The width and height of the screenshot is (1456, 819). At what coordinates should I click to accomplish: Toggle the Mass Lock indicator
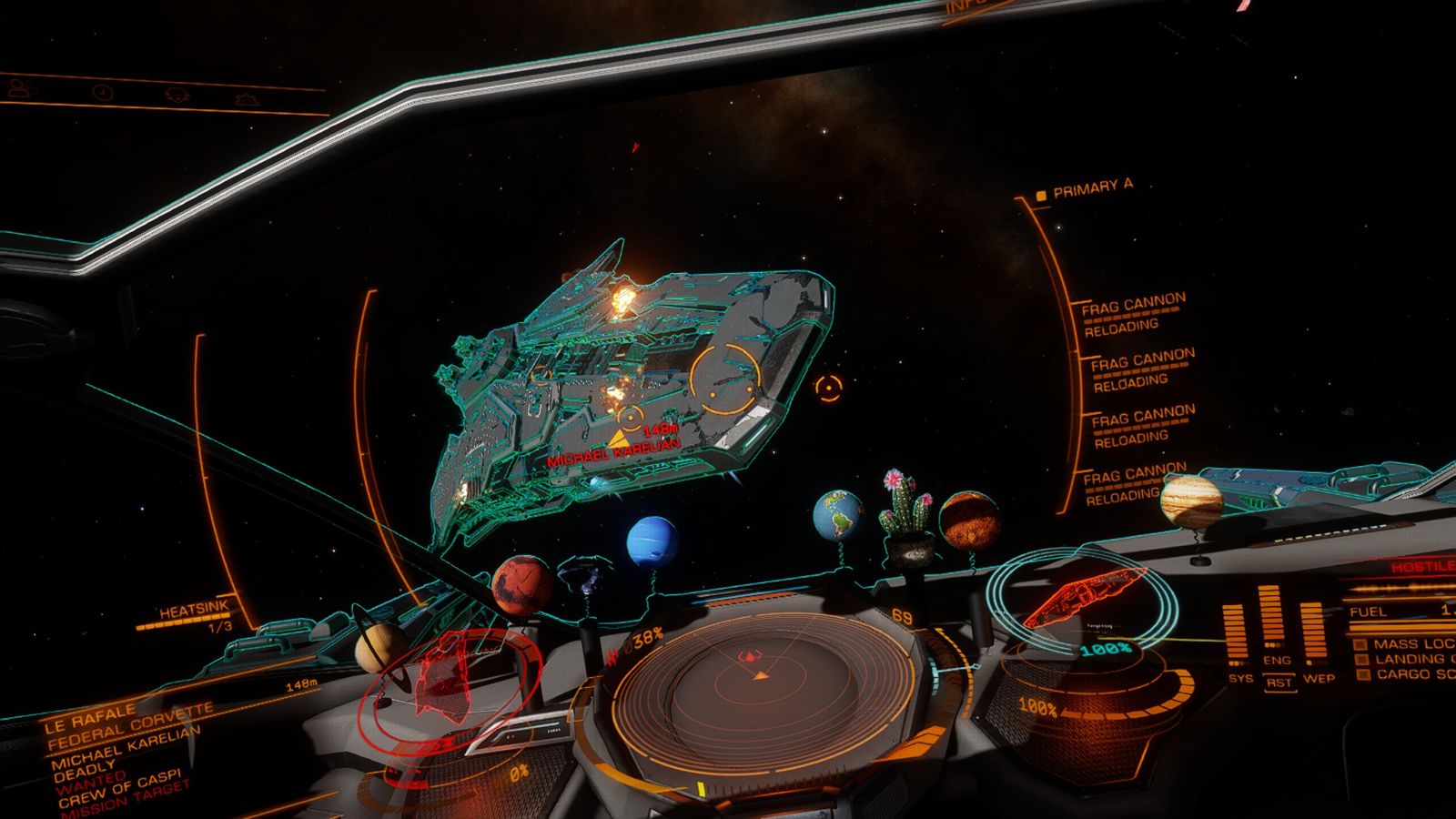(1406, 643)
